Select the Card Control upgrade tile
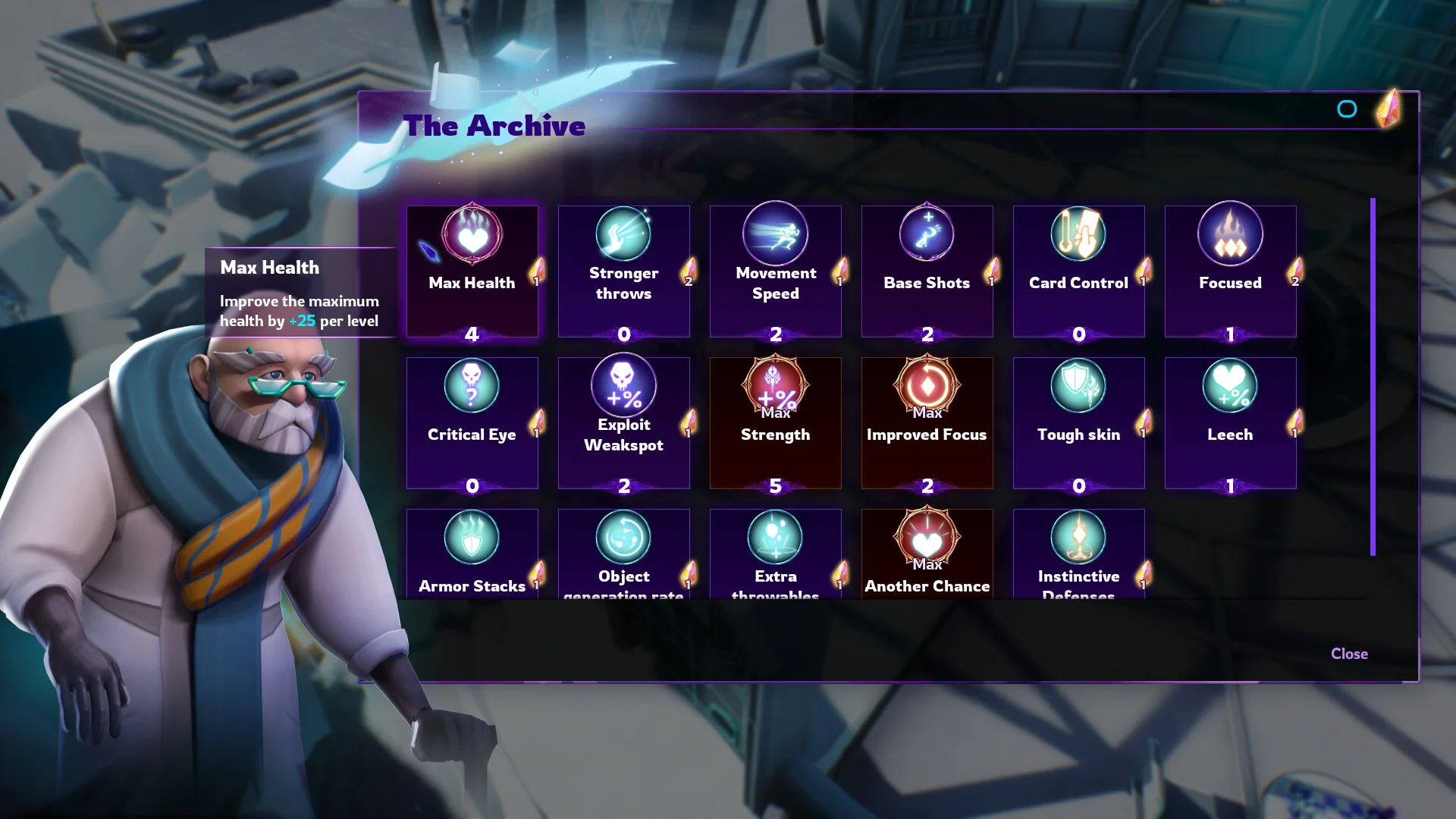 [1078, 271]
